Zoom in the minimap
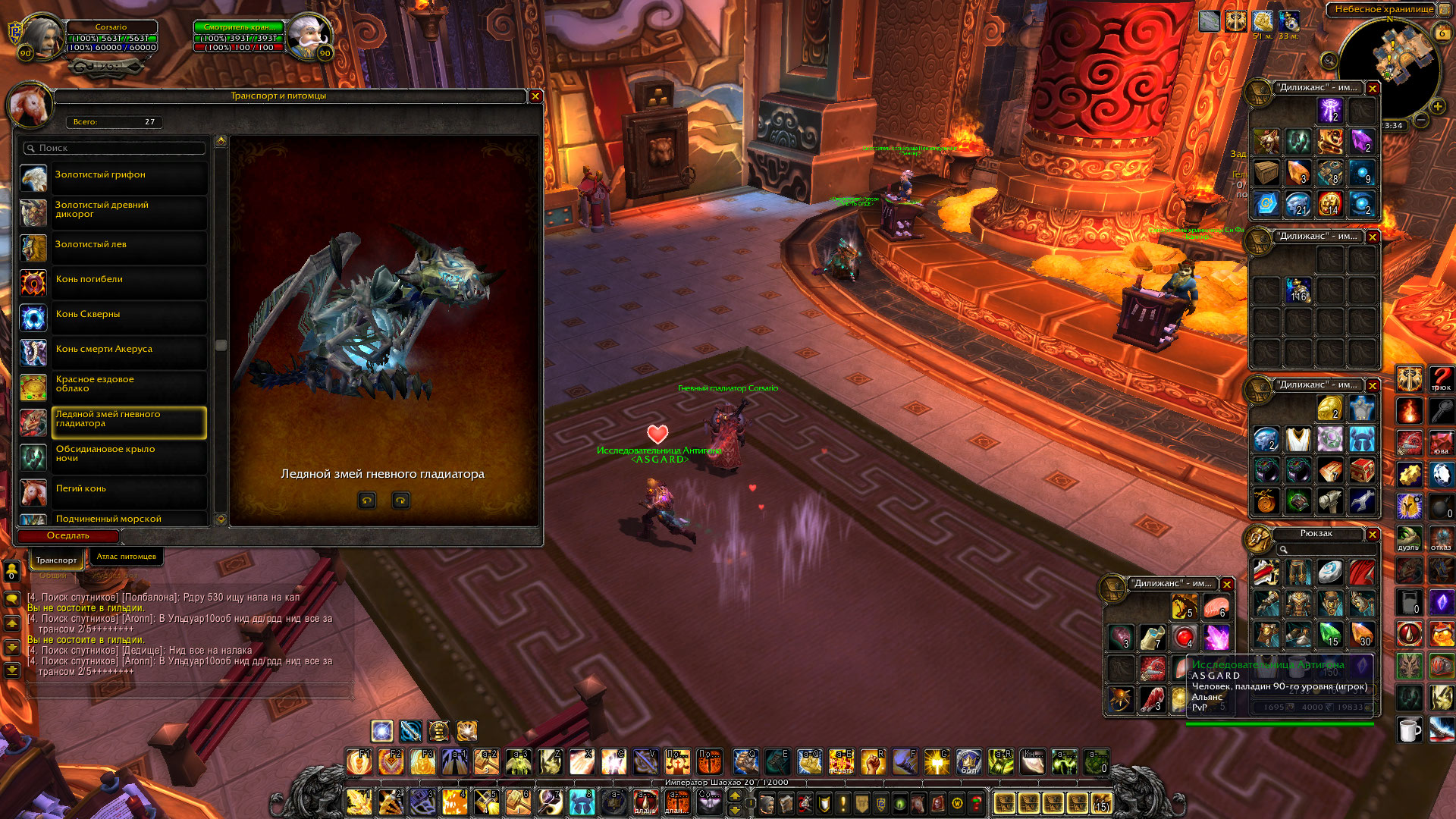Image resolution: width=1456 pixels, height=819 pixels. coord(1438,107)
